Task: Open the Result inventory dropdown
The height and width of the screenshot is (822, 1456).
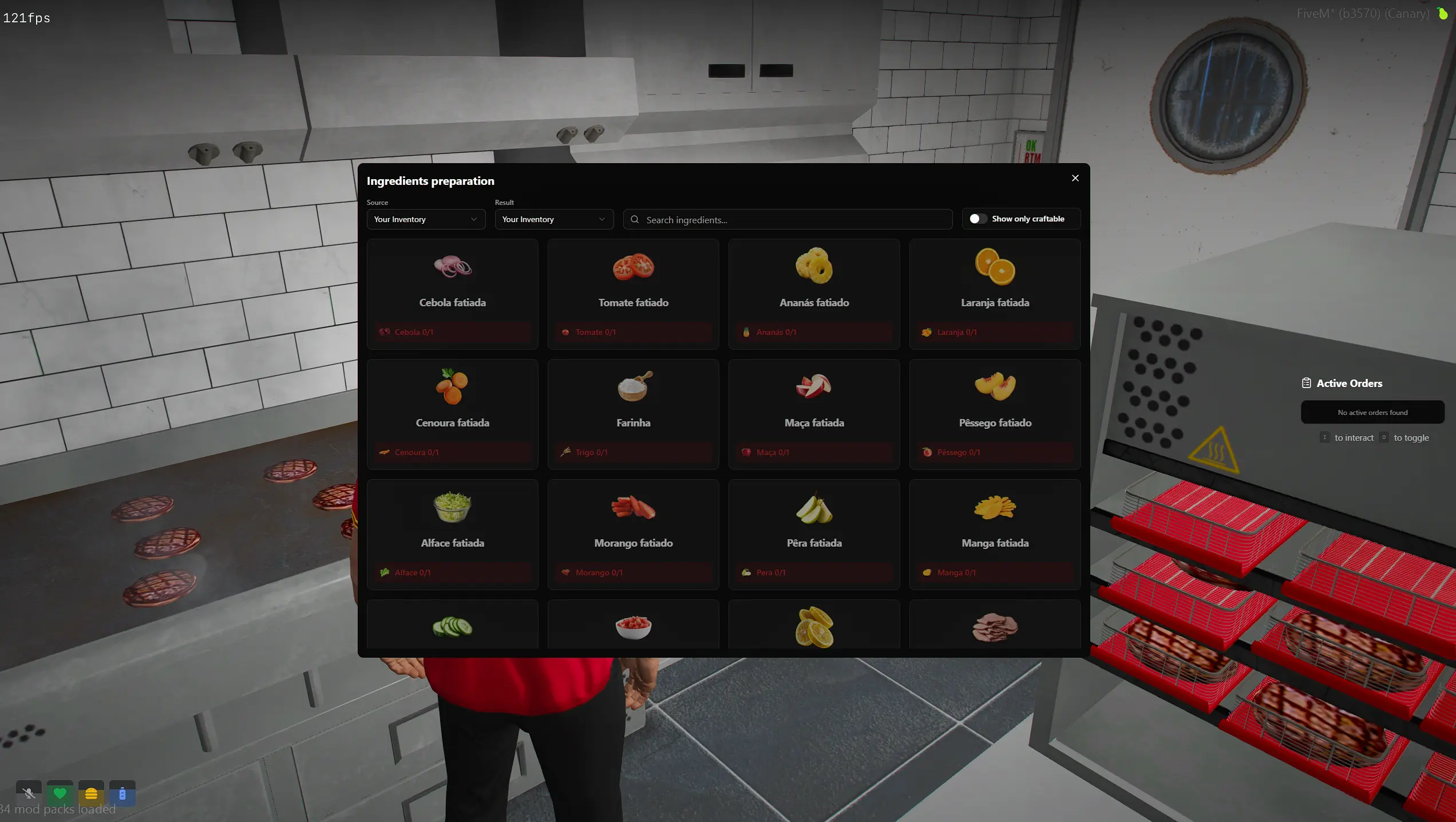Action: [x=553, y=219]
